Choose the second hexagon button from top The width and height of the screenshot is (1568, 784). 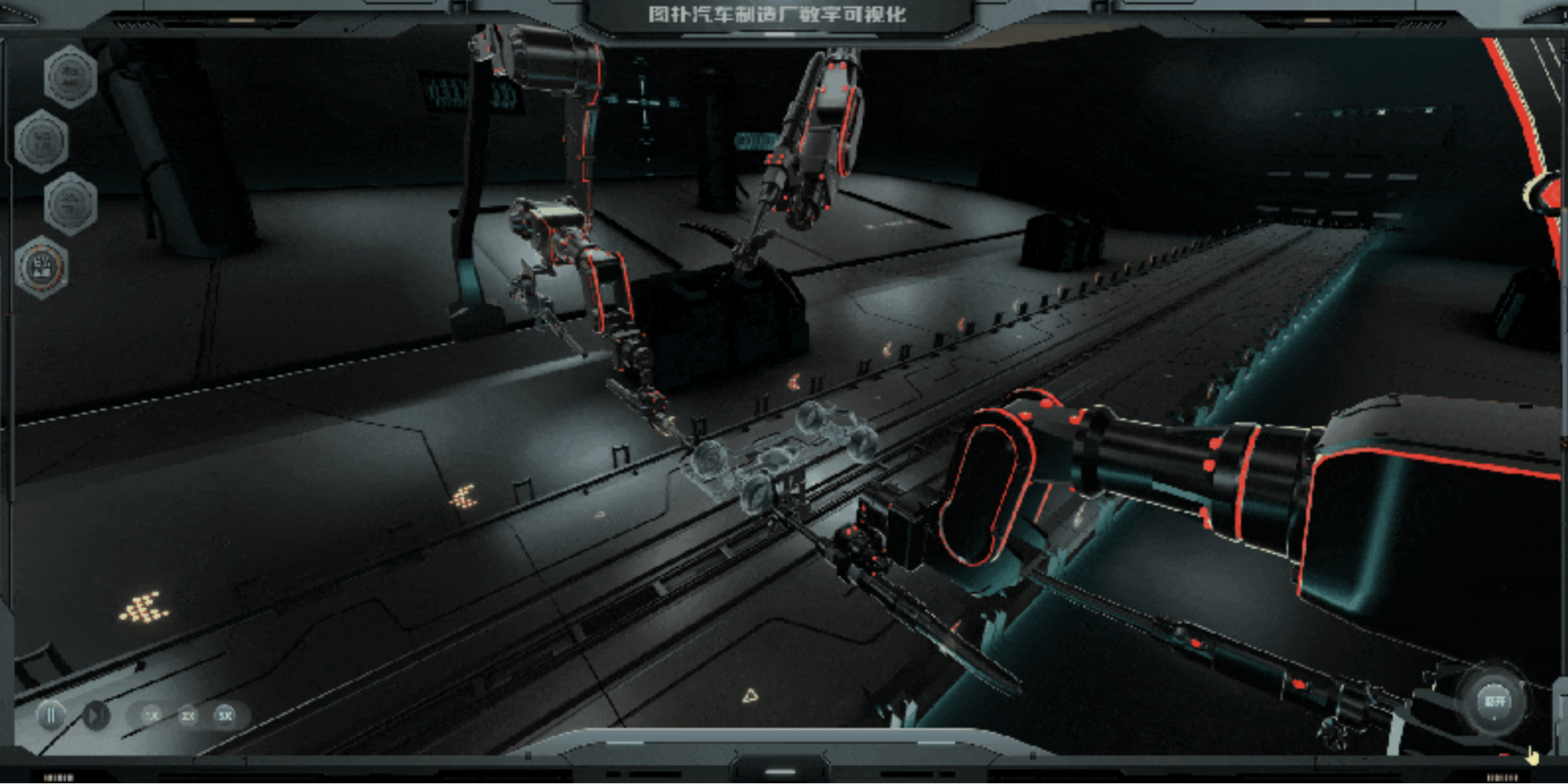click(42, 141)
